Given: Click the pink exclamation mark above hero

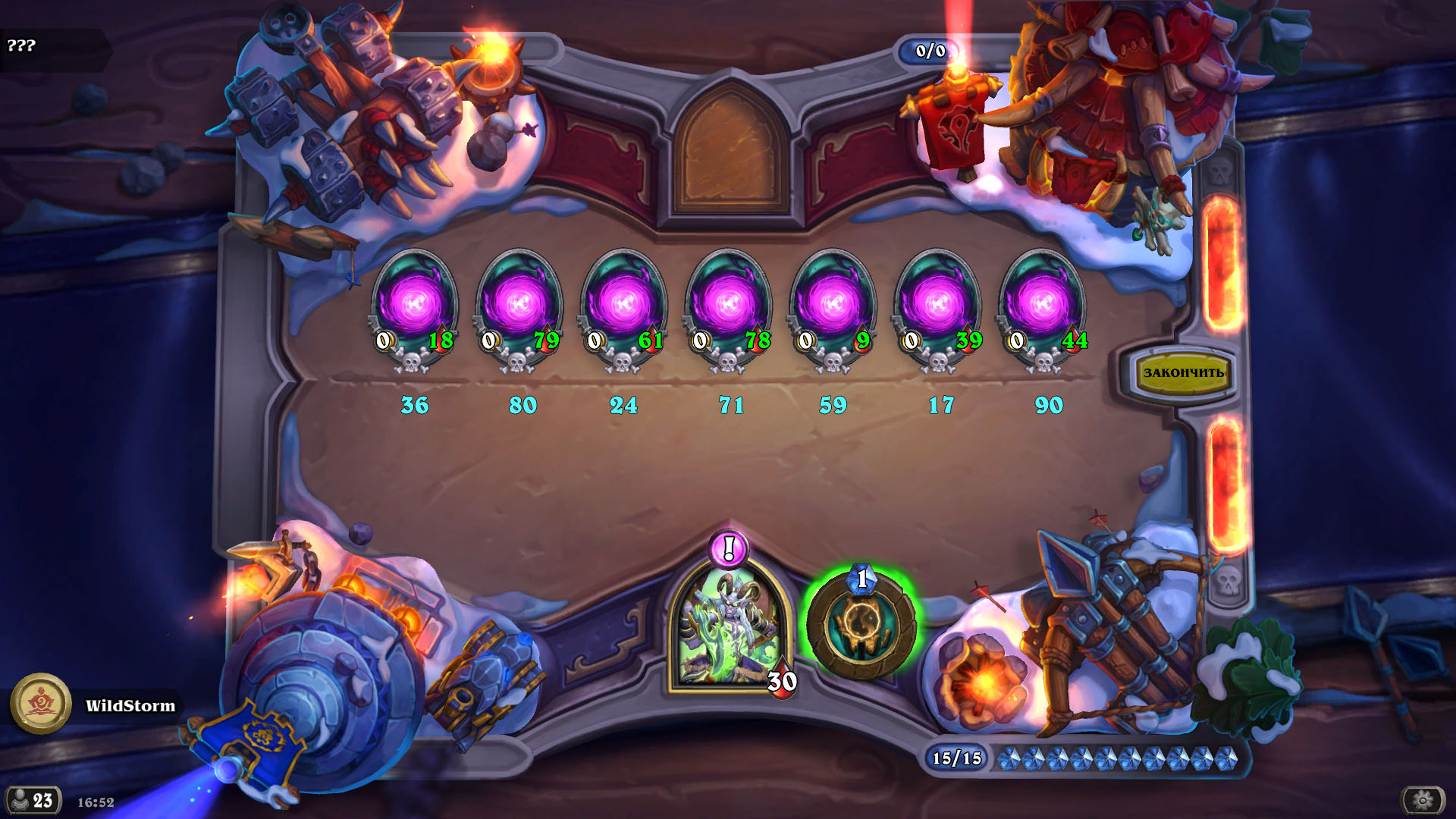Looking at the screenshot, I should tap(729, 548).
